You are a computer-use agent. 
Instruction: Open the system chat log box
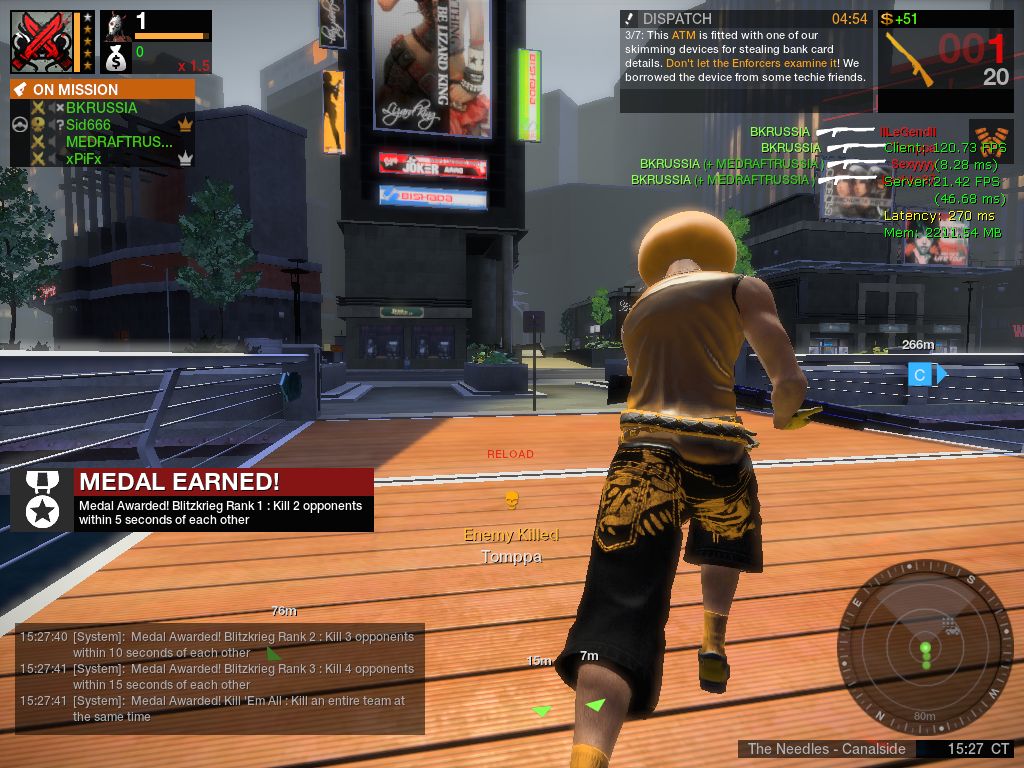(x=220, y=677)
